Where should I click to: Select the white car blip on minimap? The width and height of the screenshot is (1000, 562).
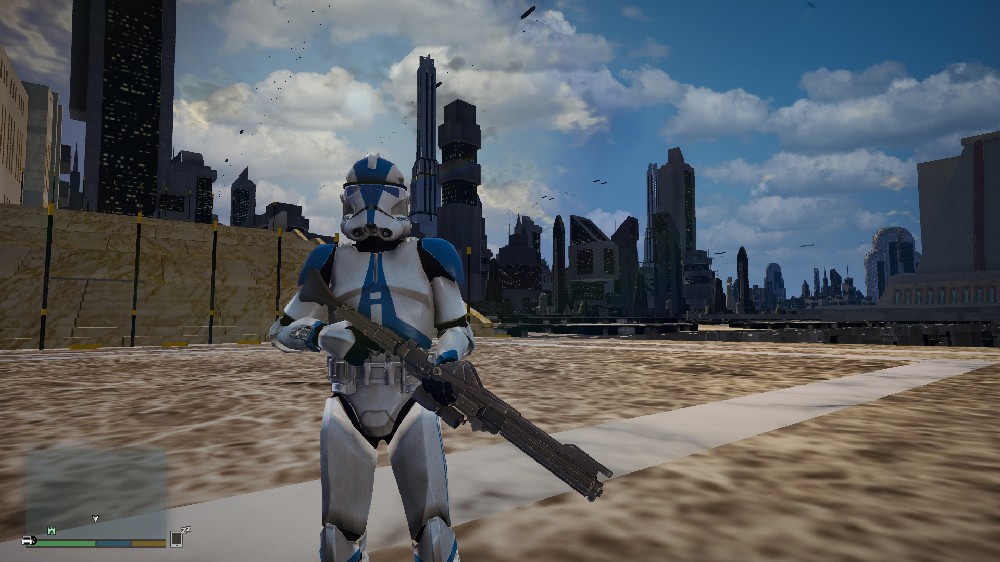(x=29, y=540)
